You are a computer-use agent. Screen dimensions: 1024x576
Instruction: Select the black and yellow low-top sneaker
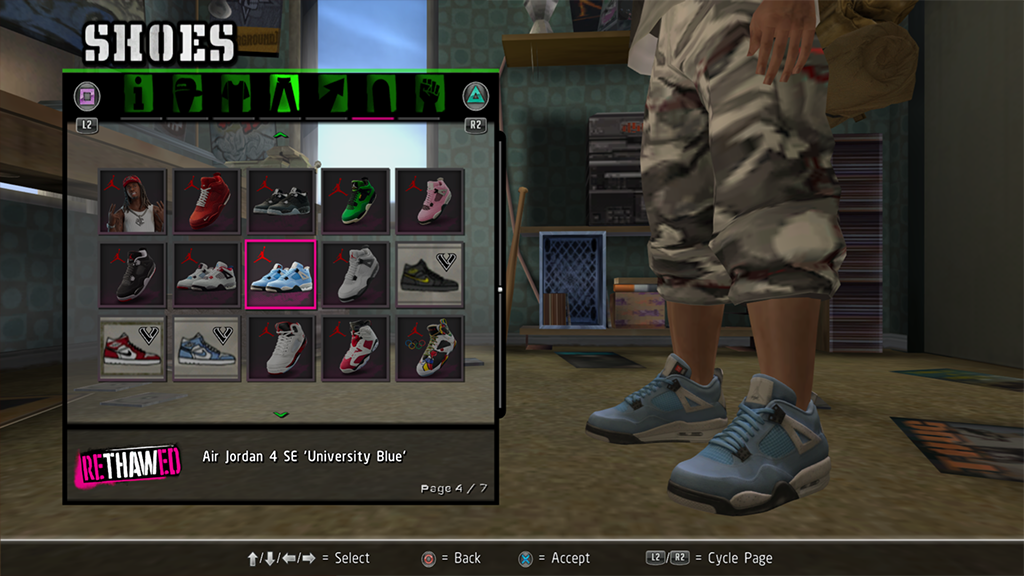428,274
